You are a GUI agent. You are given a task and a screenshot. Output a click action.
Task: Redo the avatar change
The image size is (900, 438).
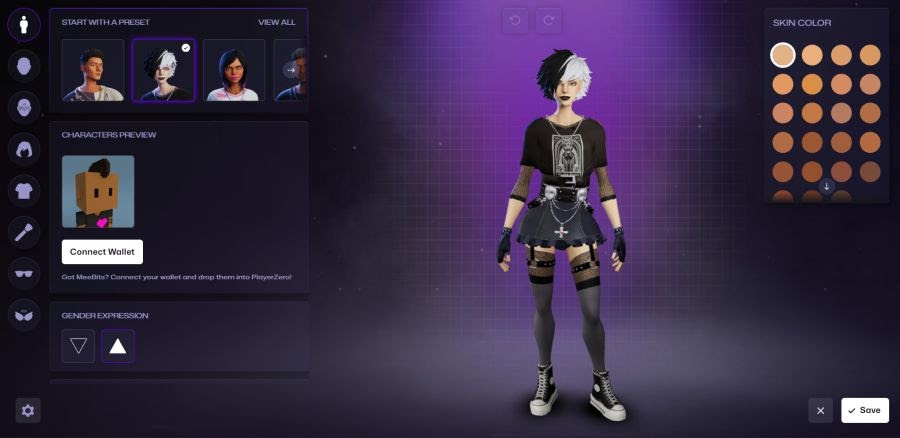pyautogui.click(x=548, y=20)
